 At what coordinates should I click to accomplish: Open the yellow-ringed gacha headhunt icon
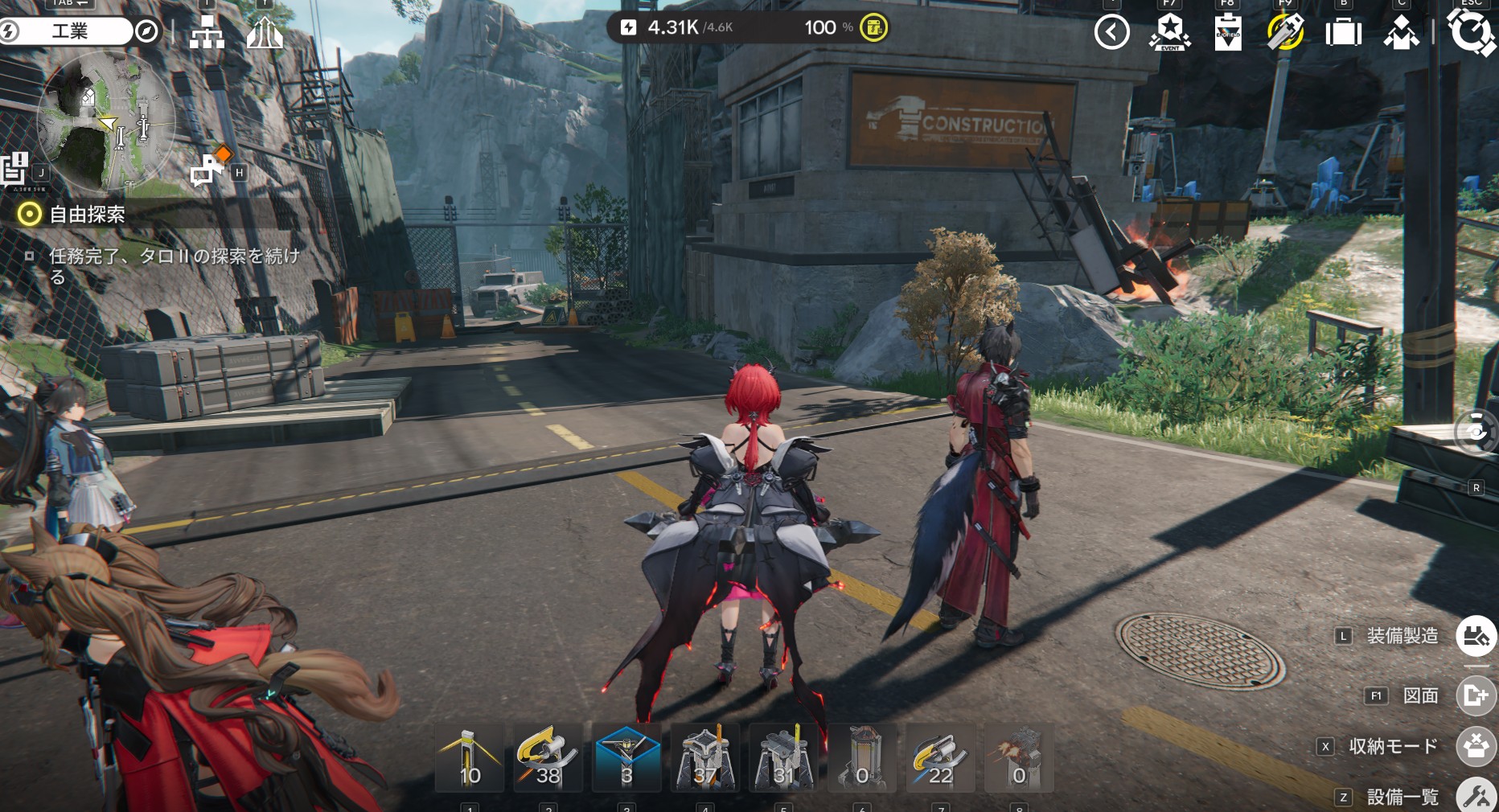[1285, 33]
